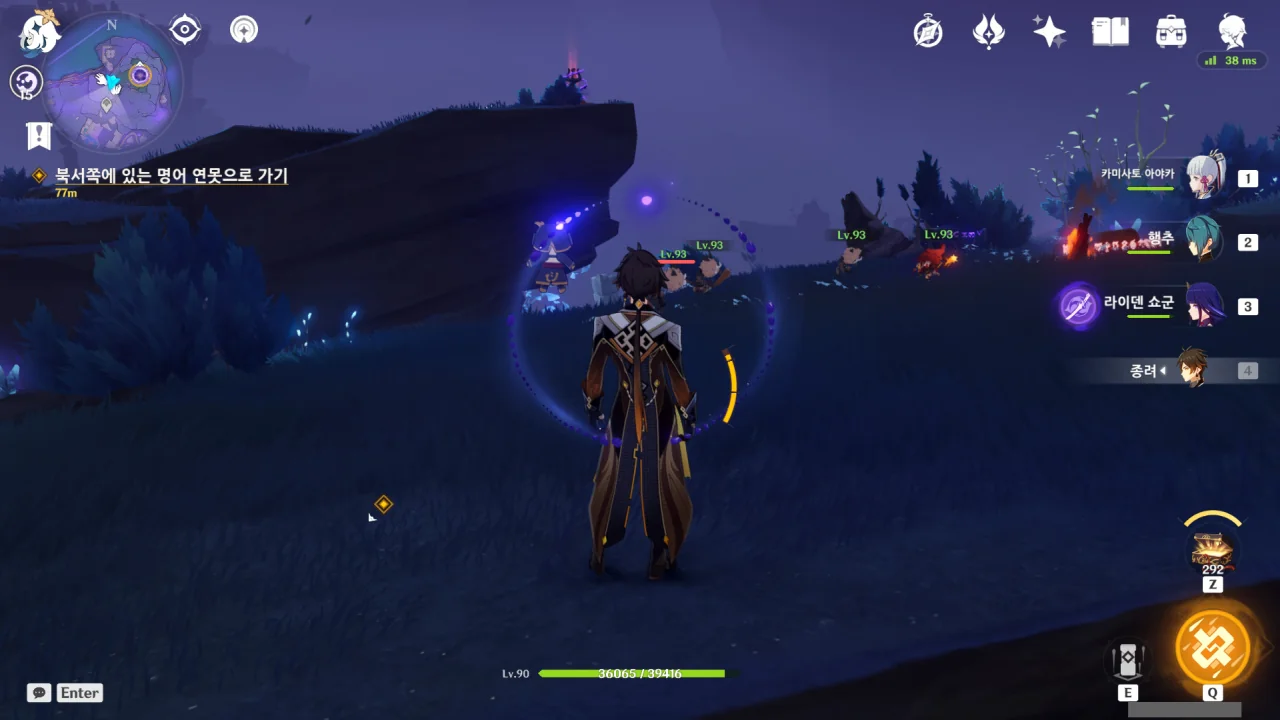
Task: Open the chat box speech bubble
Action: point(39,692)
